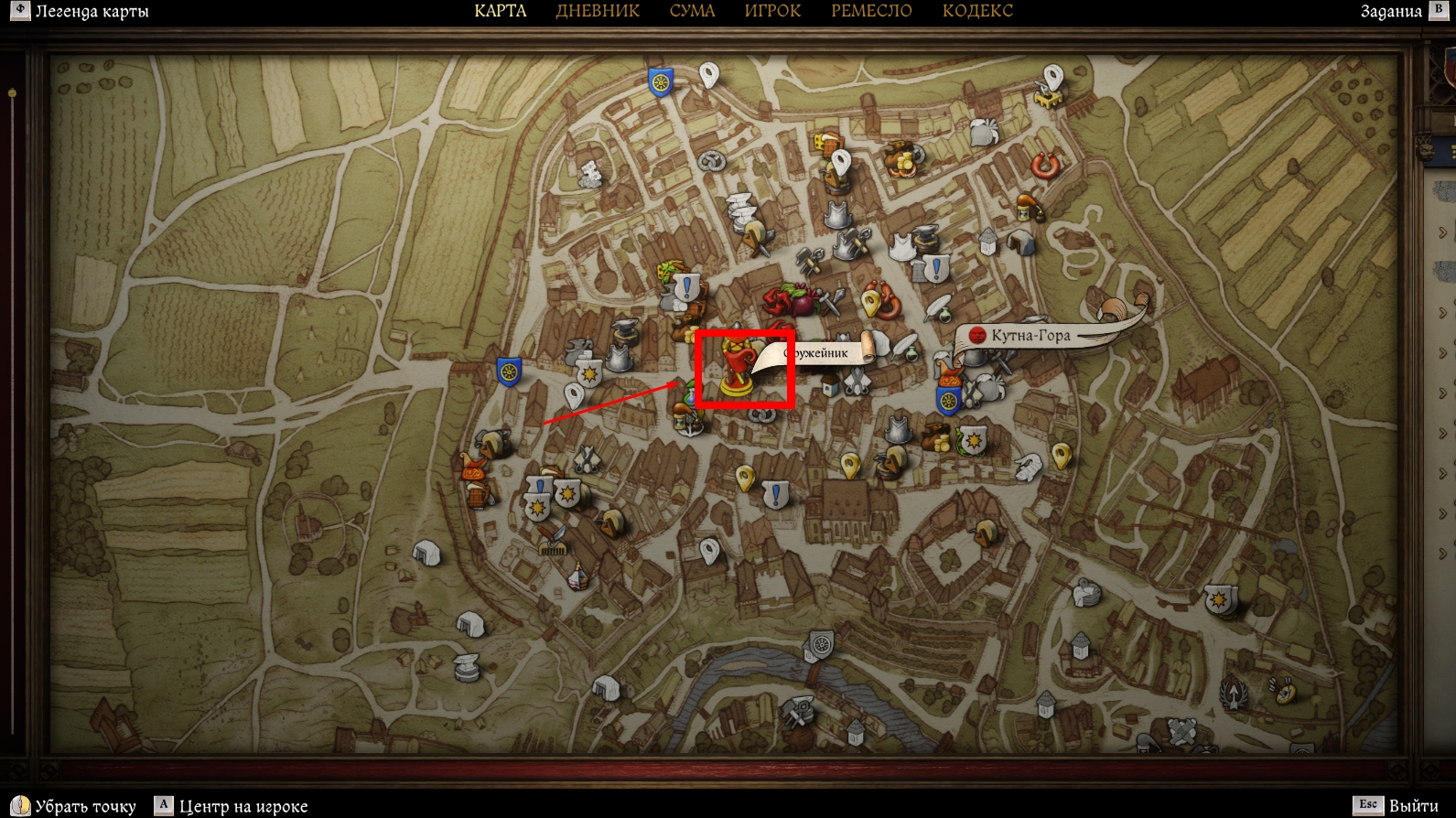Click the white fish map marker
This screenshot has height=818, width=1456.
(x=1028, y=468)
